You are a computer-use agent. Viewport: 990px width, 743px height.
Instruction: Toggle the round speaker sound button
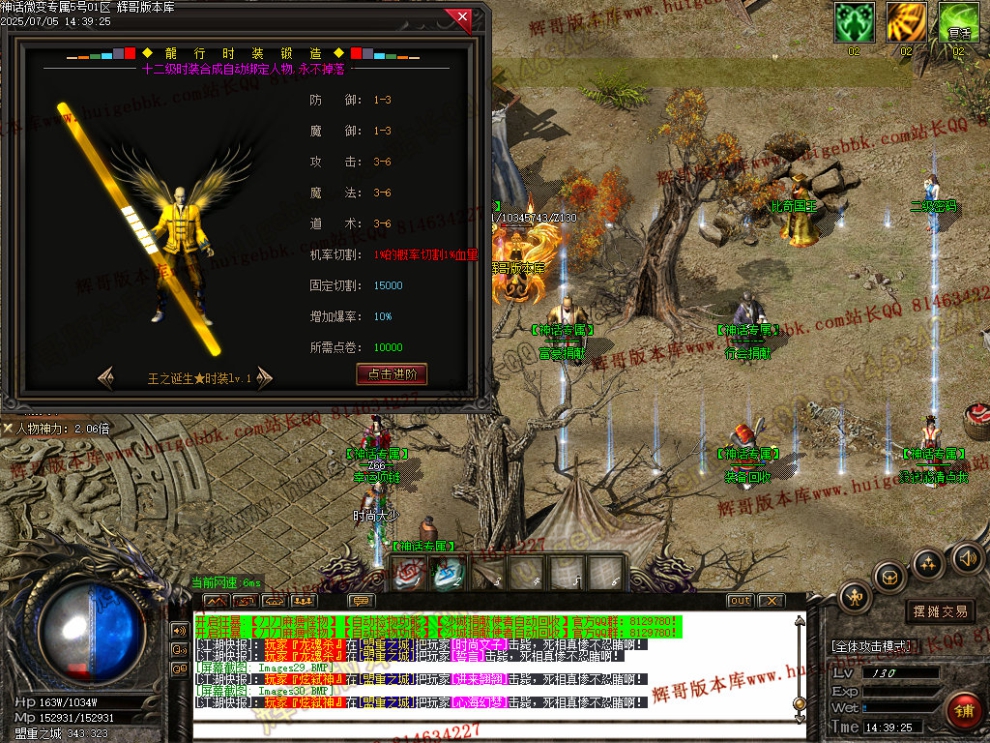pos(966,558)
